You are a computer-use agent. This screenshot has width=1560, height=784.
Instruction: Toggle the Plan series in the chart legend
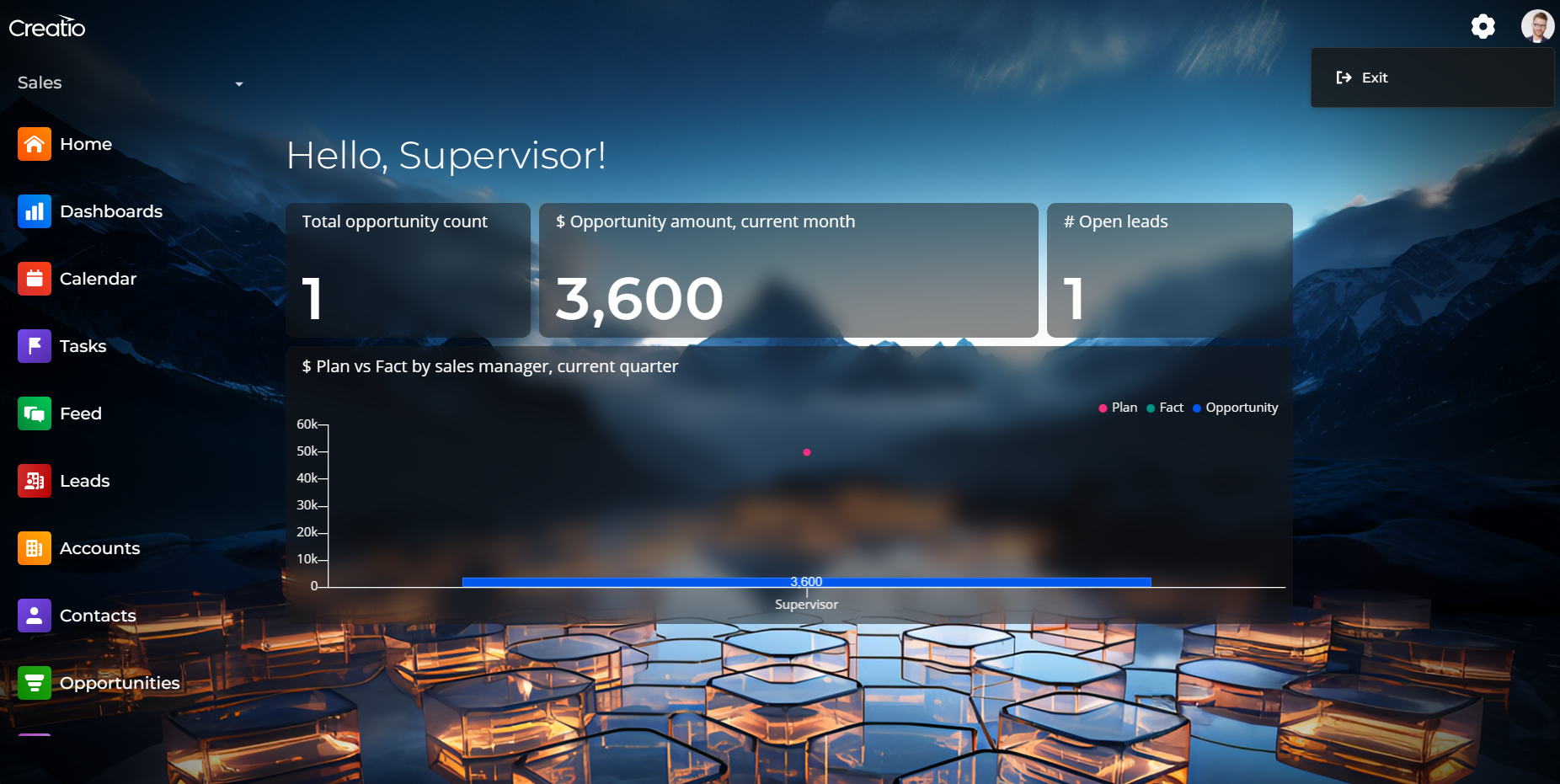[x=1118, y=408]
